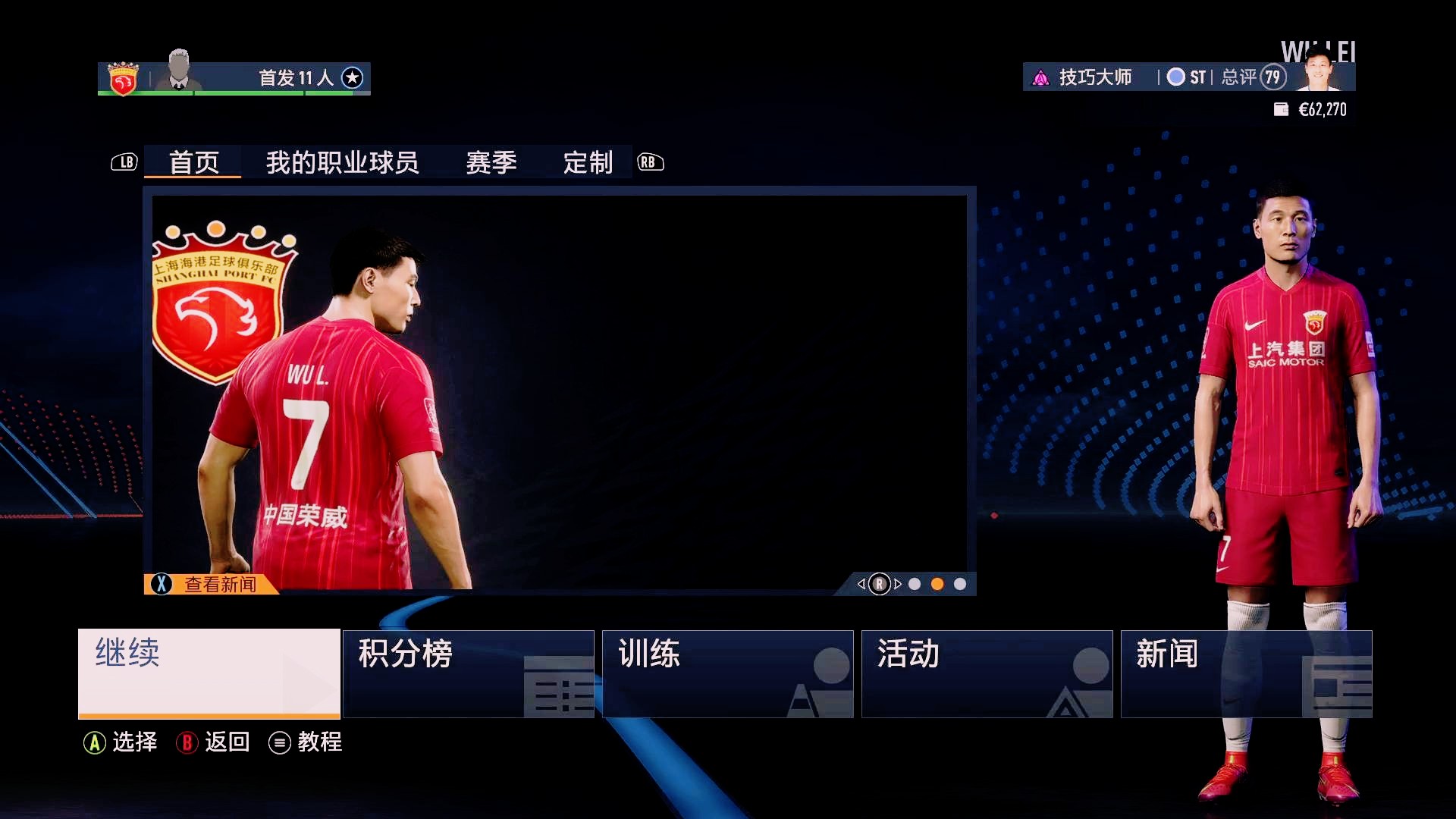The height and width of the screenshot is (819, 1456).
Task: Click the ST position indicator icon
Action: (1176, 77)
